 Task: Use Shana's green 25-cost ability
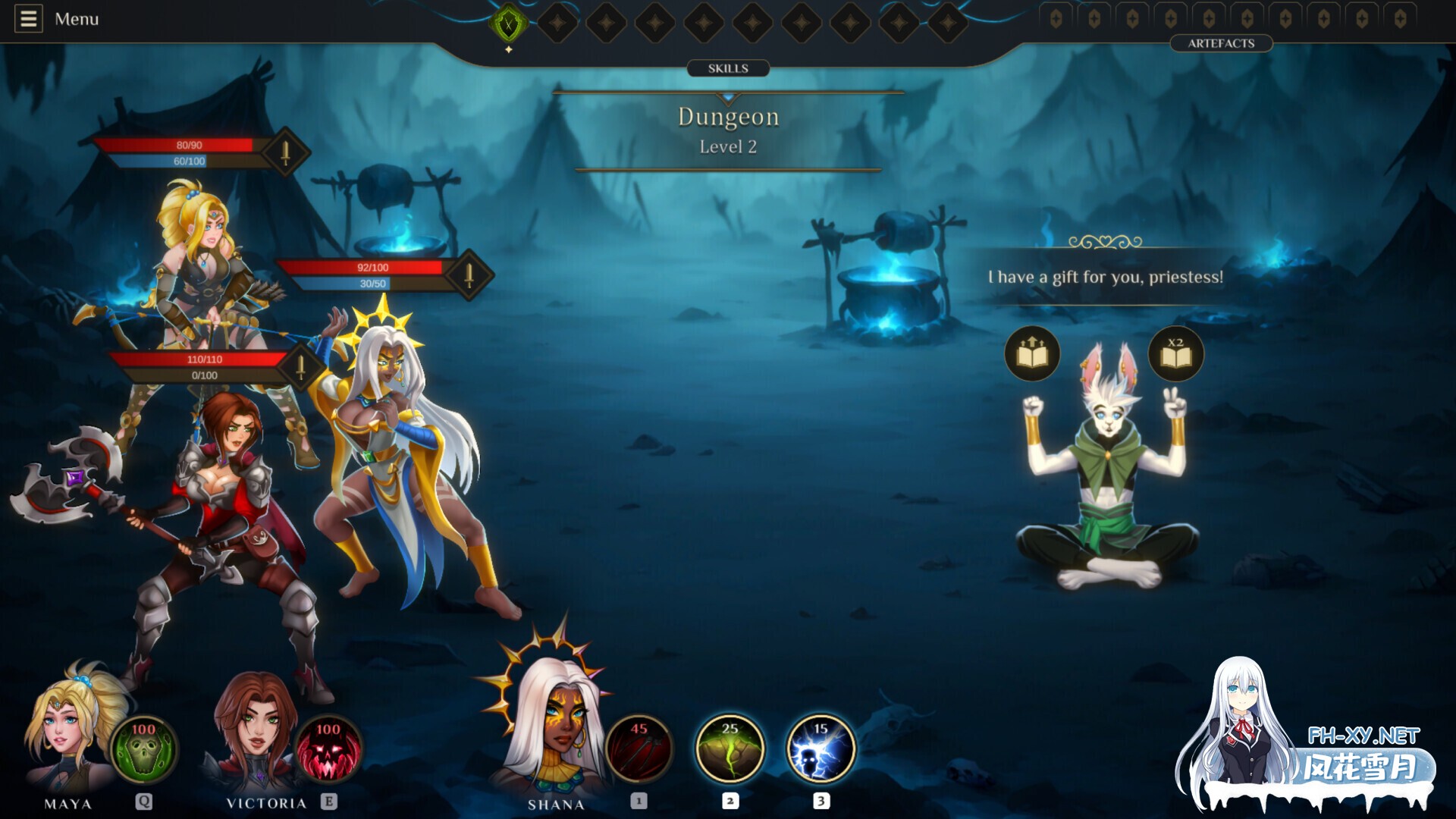pos(730,748)
